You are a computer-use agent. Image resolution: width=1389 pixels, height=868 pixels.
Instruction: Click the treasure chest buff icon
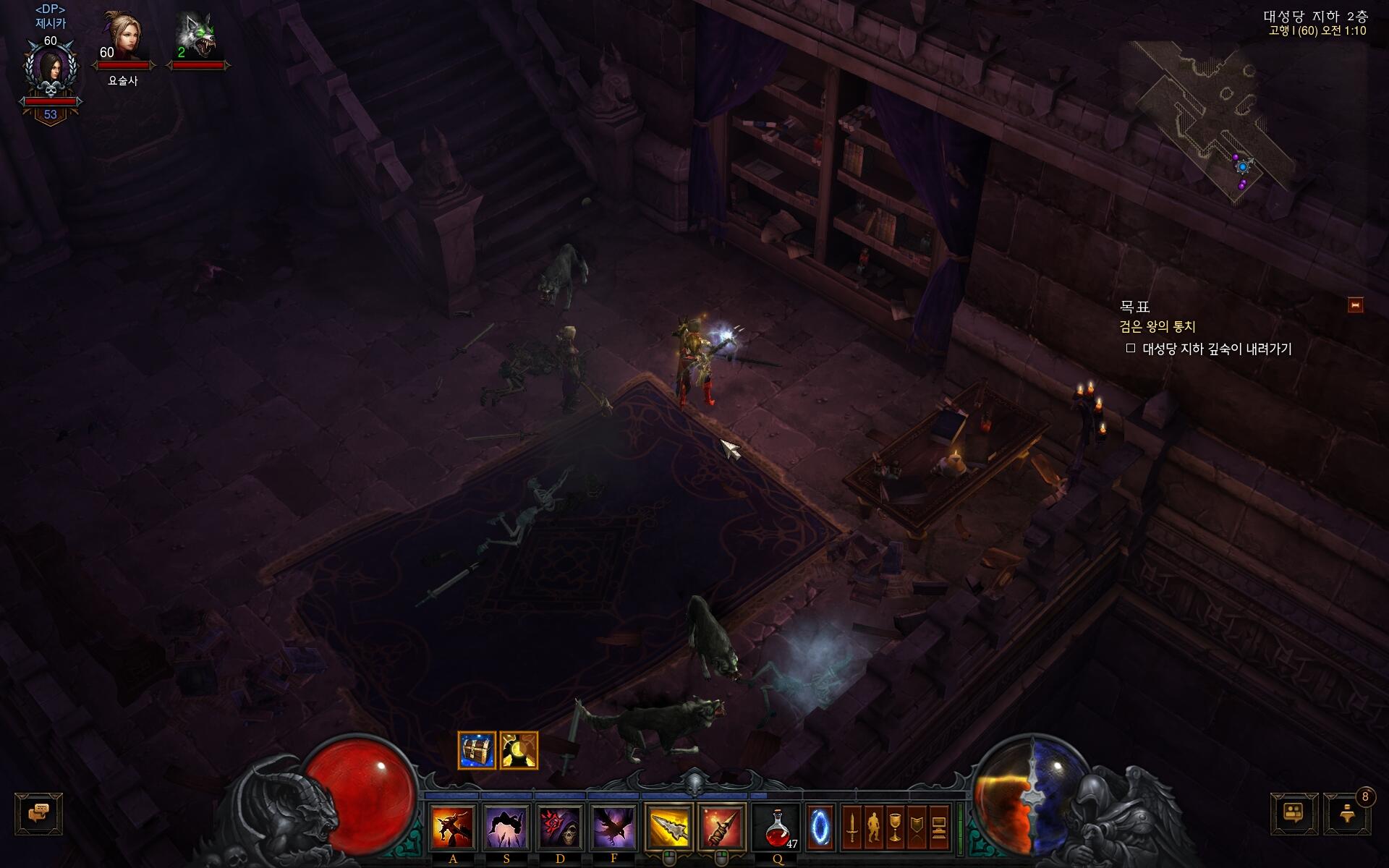pyautogui.click(x=477, y=751)
